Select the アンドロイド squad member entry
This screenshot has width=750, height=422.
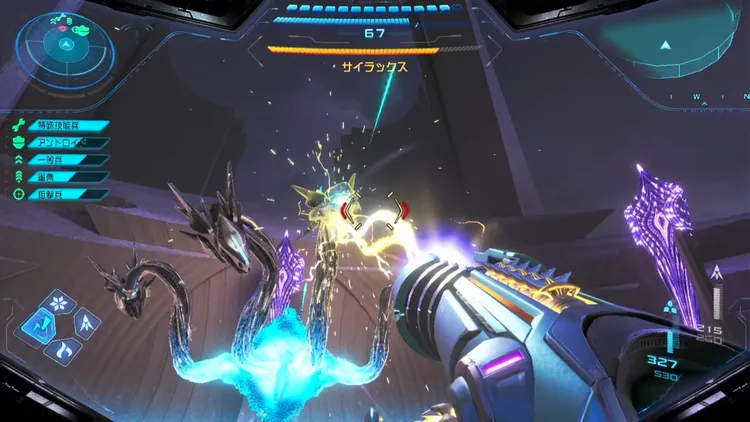tap(62, 143)
